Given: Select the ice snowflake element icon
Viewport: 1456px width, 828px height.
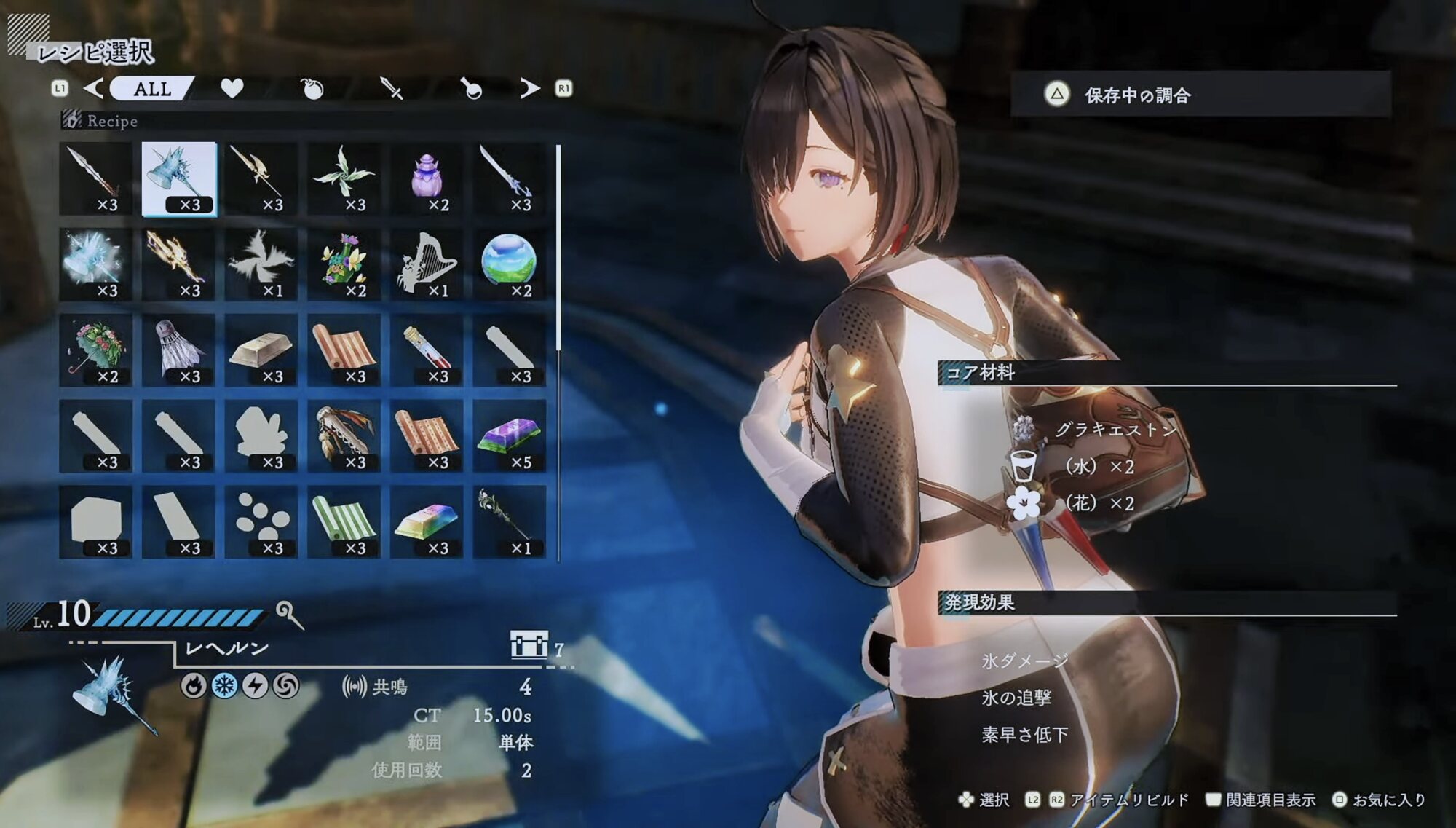Looking at the screenshot, I should [224, 686].
